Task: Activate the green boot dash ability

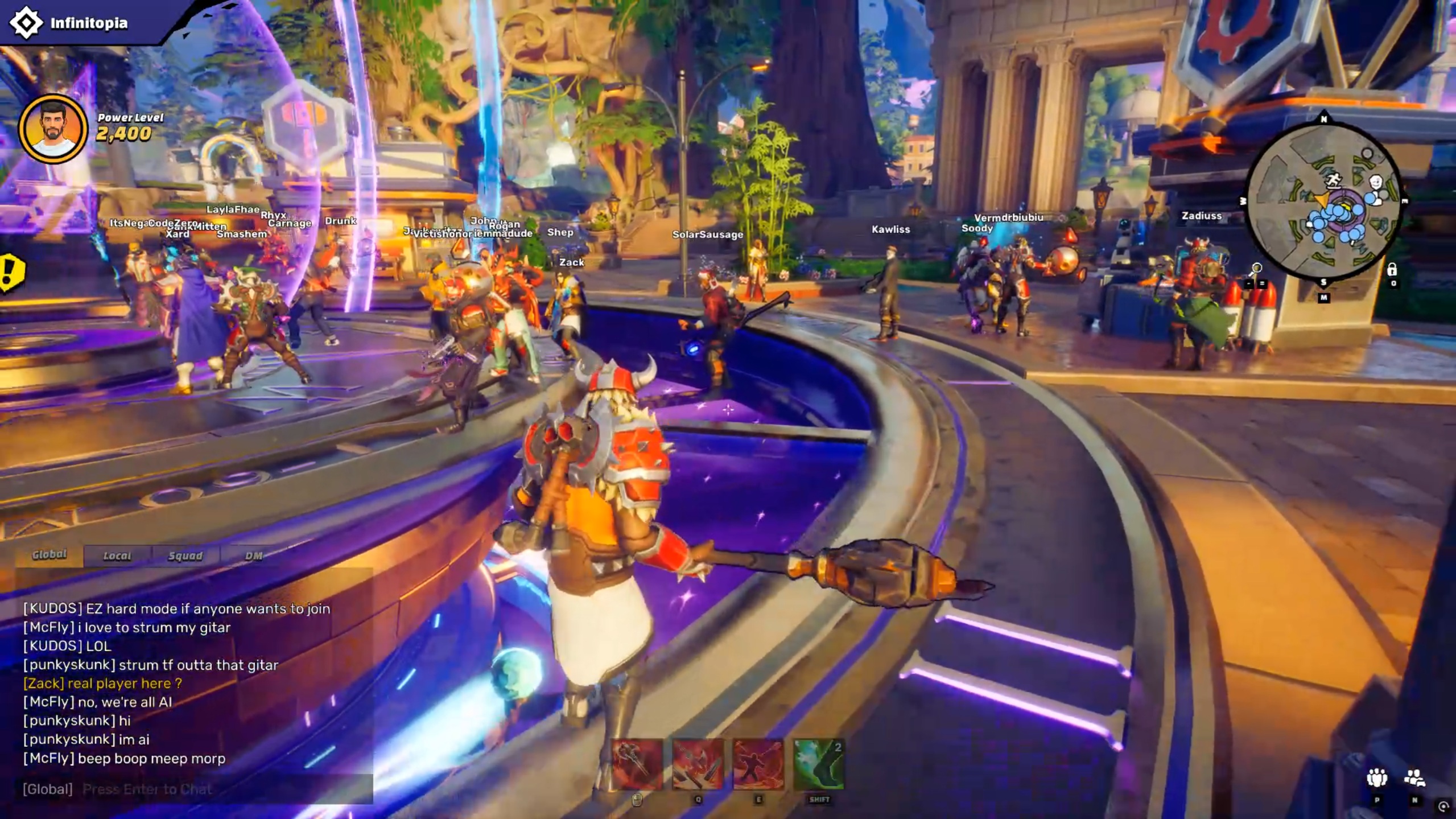Action: click(819, 764)
